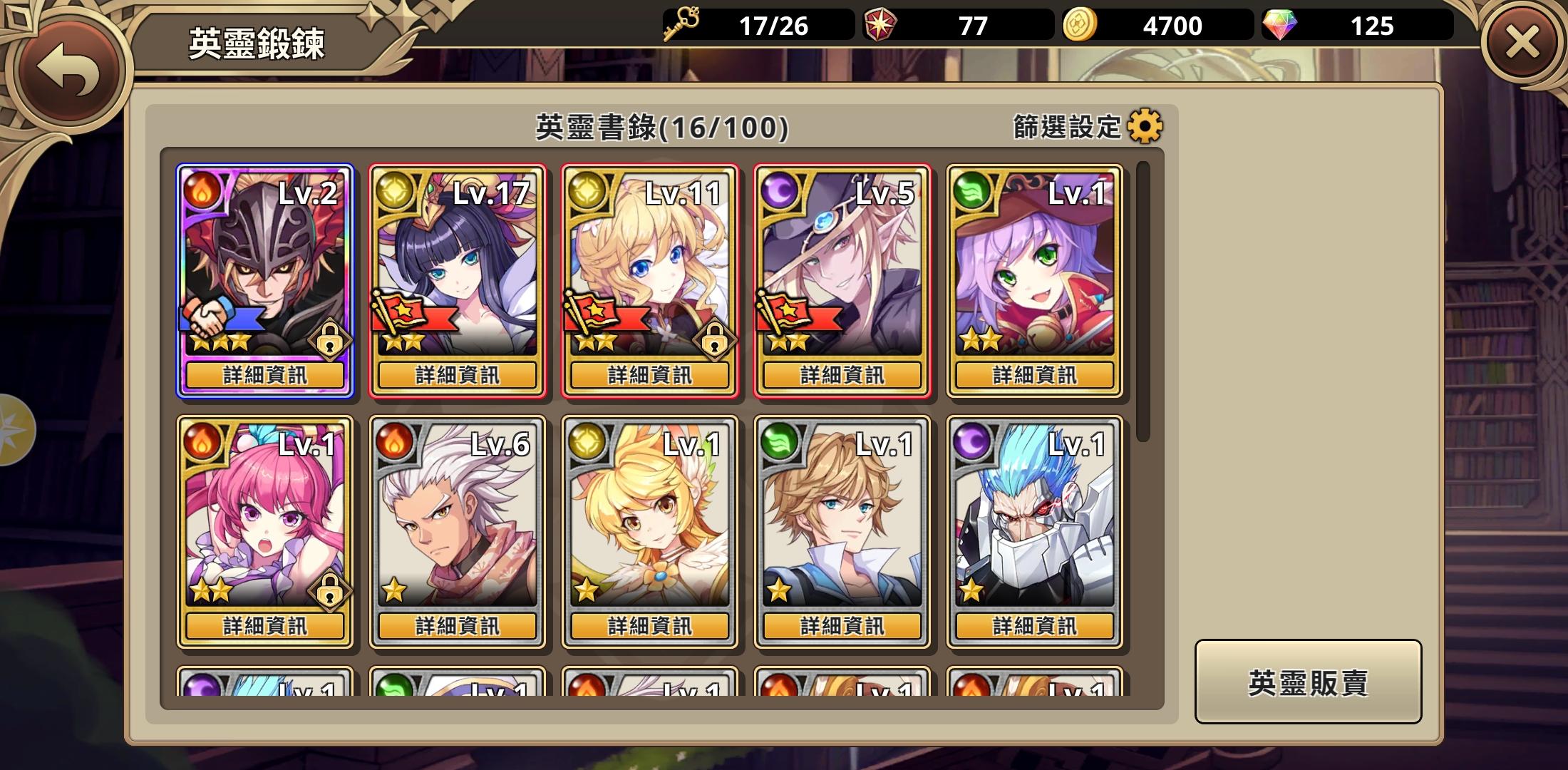Select the Lv.6 white-haired hero card

coord(458,515)
